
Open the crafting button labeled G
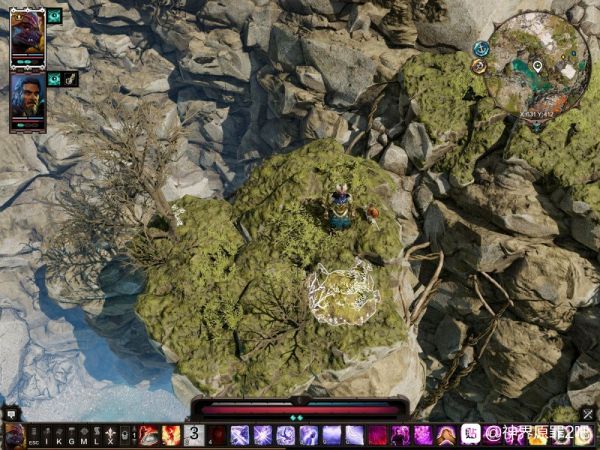click(x=71, y=436)
